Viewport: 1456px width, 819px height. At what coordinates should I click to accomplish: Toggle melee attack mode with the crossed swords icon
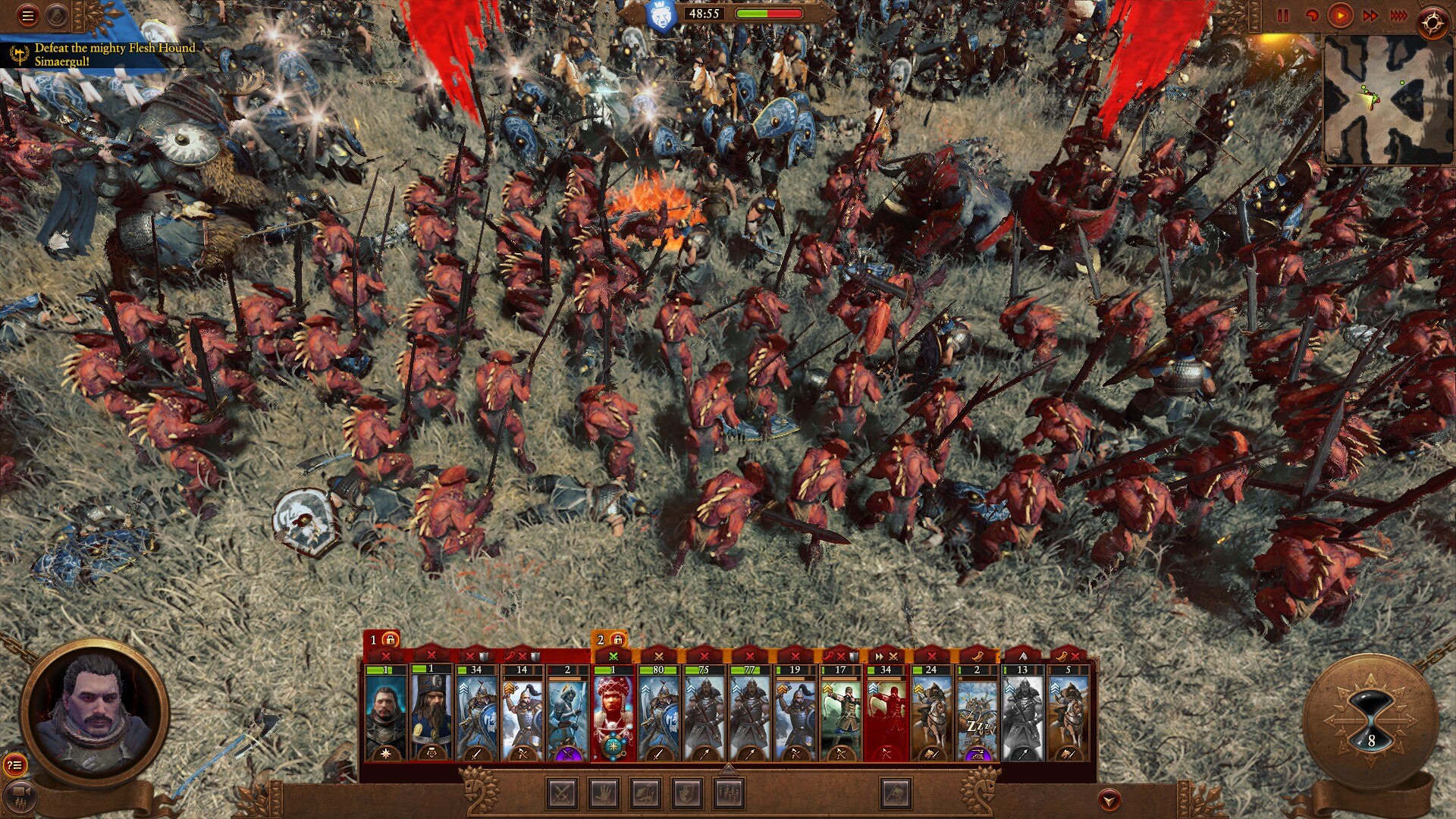pyautogui.click(x=561, y=795)
